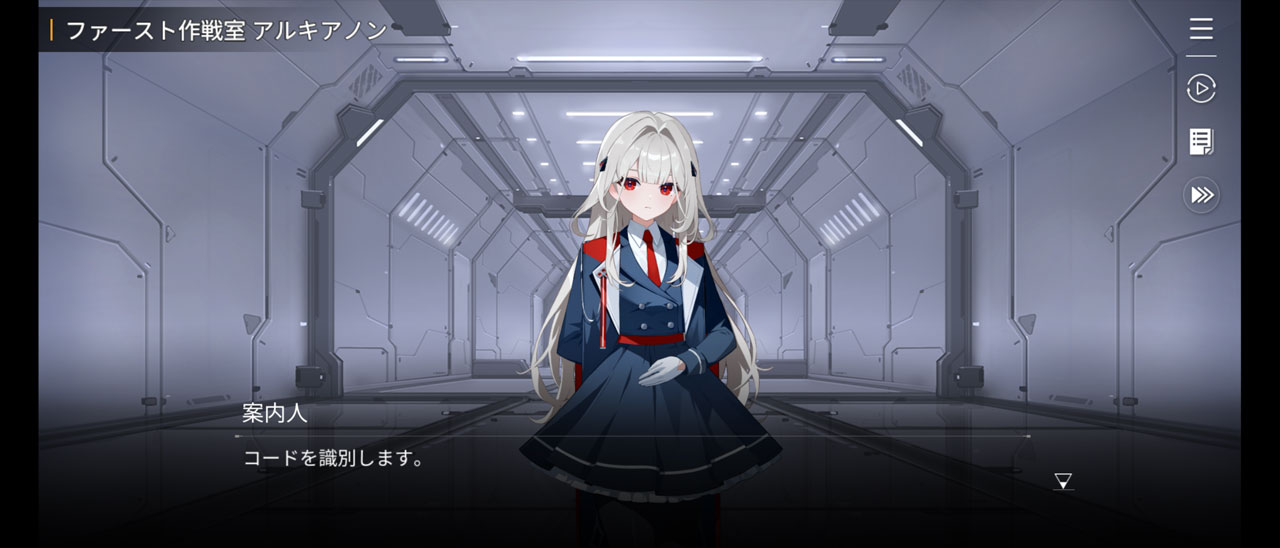The width and height of the screenshot is (1280, 548).
Task: Toggle auto-play dialogue mode
Action: click(1201, 89)
